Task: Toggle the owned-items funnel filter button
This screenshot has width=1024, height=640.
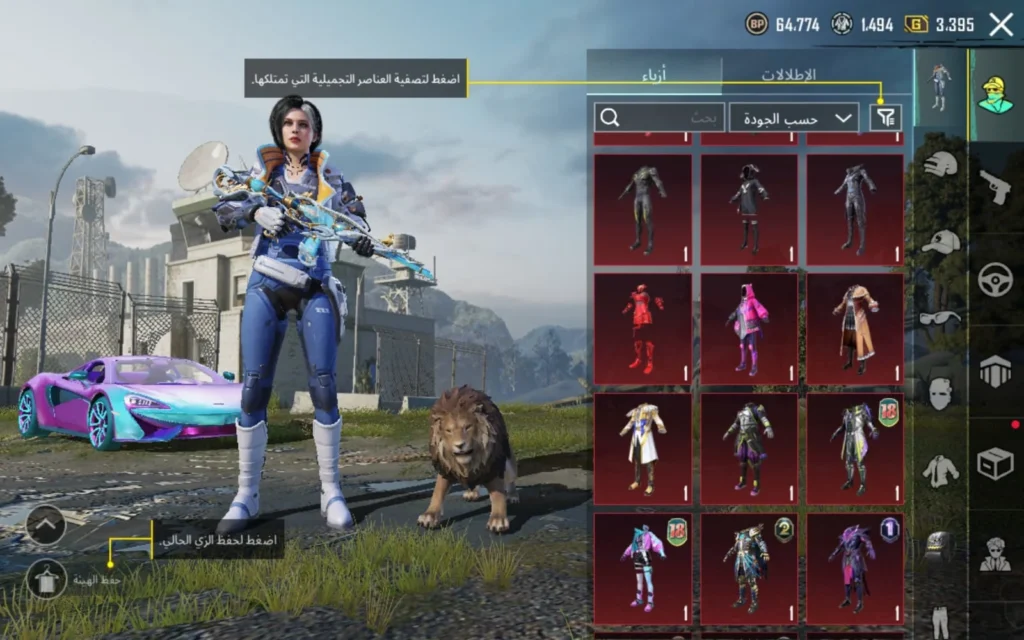Action: [886, 118]
